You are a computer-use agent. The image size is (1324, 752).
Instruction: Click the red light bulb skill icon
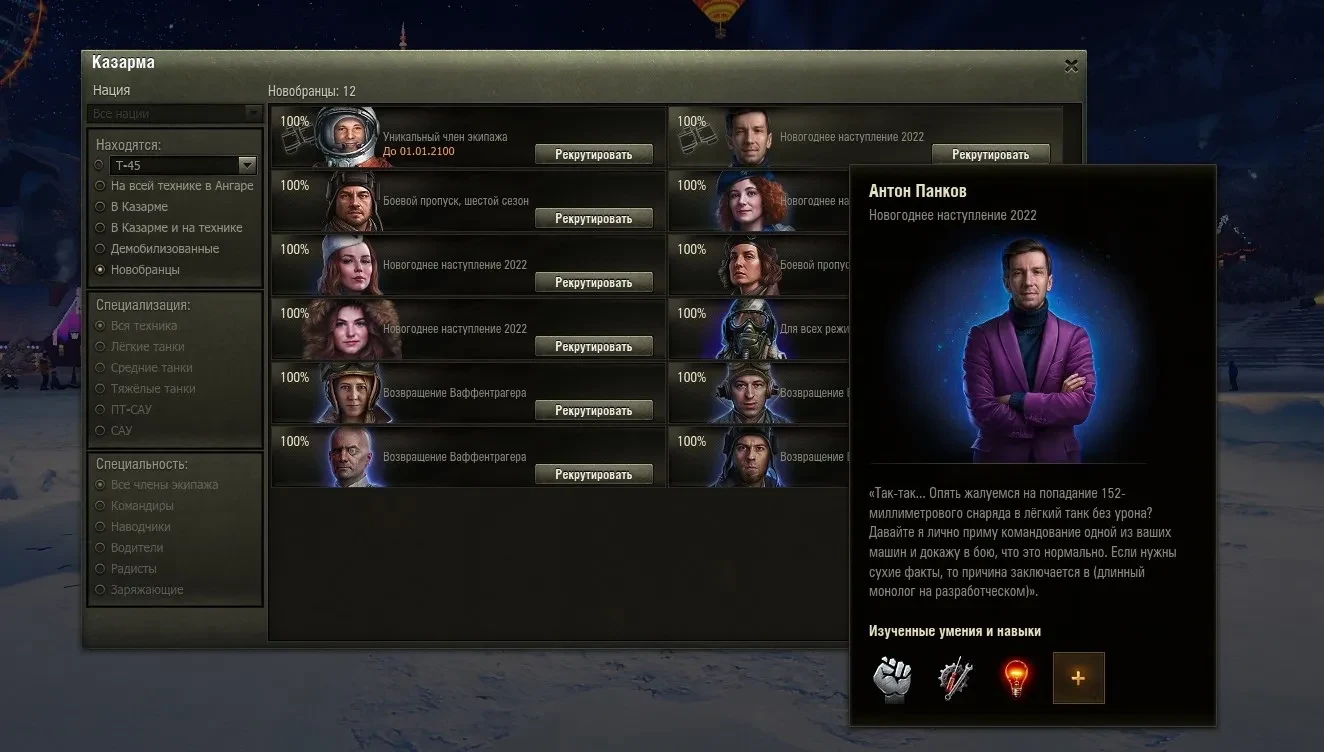1016,678
